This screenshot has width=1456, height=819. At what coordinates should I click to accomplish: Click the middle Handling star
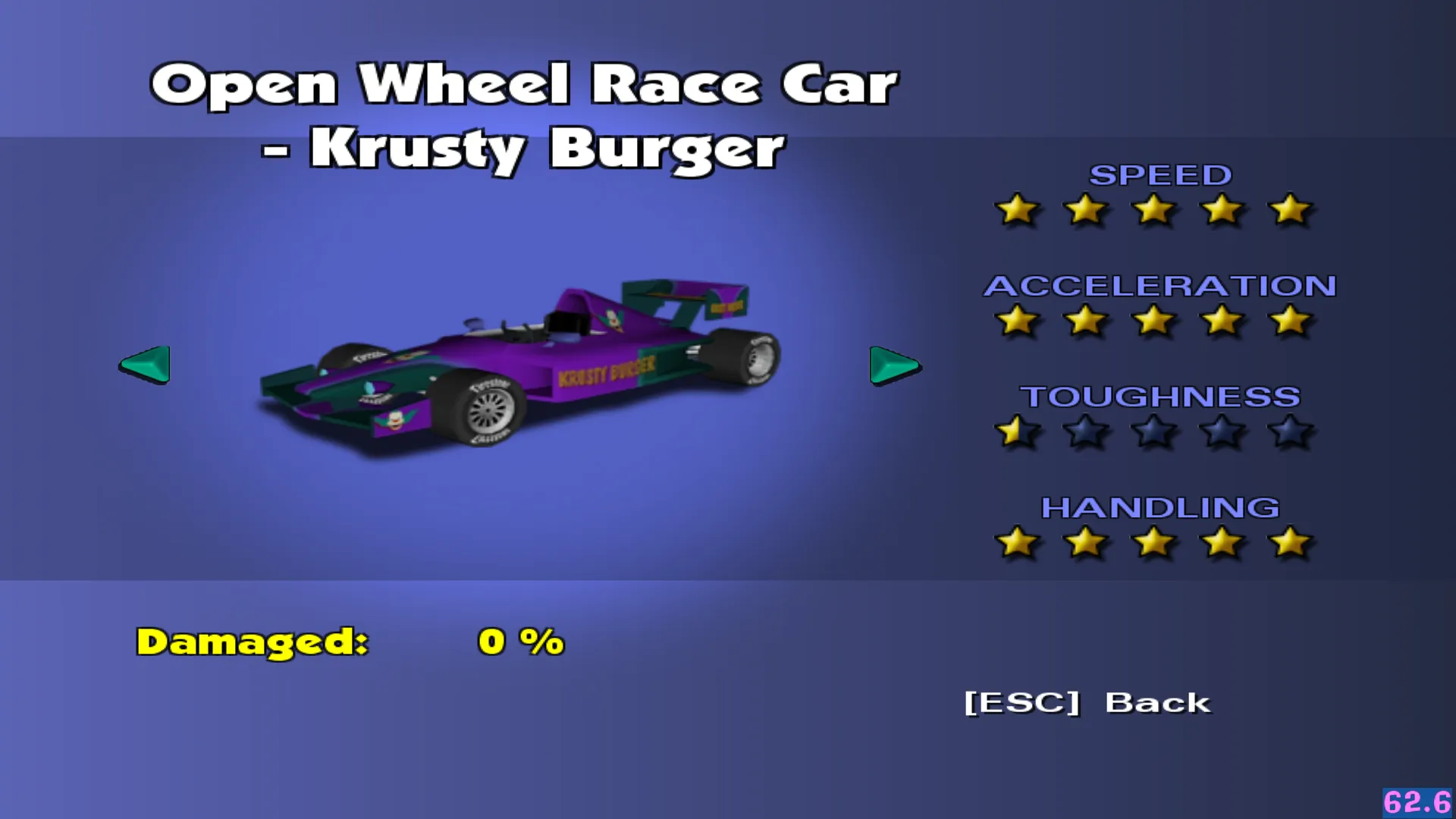point(1154,541)
